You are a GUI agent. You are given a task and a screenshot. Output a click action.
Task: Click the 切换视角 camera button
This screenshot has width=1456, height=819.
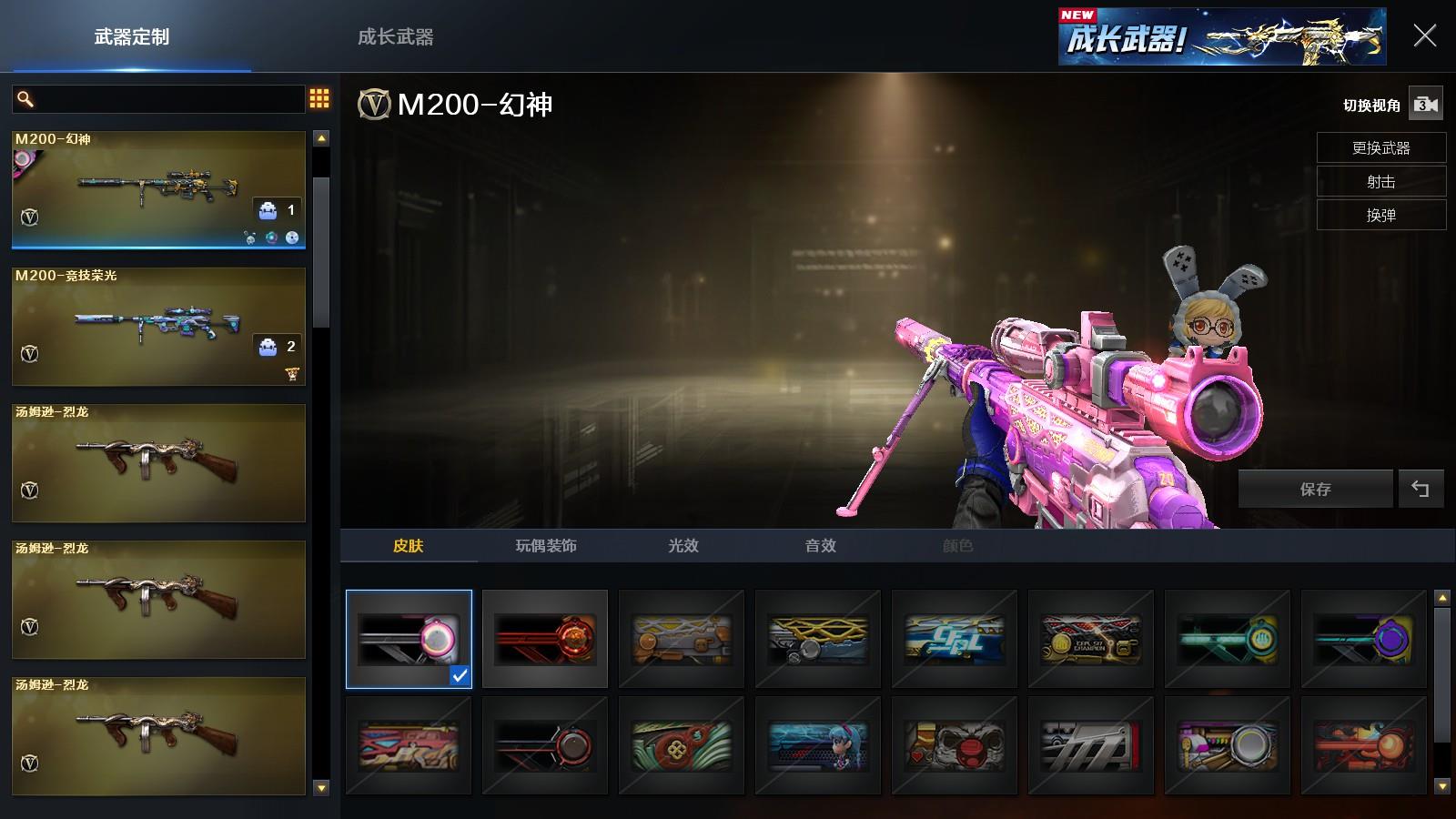(1425, 105)
